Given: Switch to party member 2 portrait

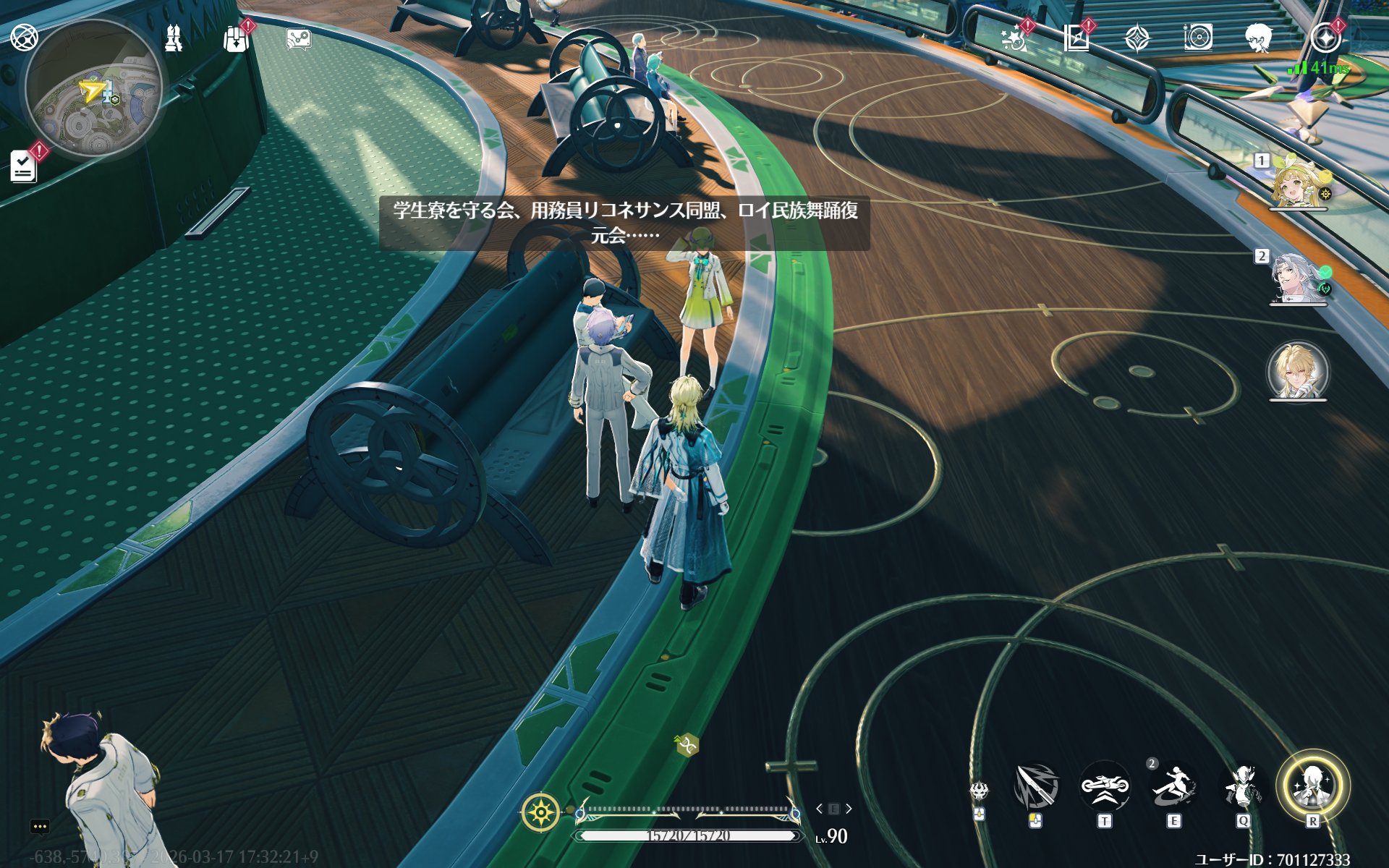Looking at the screenshot, I should point(1298,277).
